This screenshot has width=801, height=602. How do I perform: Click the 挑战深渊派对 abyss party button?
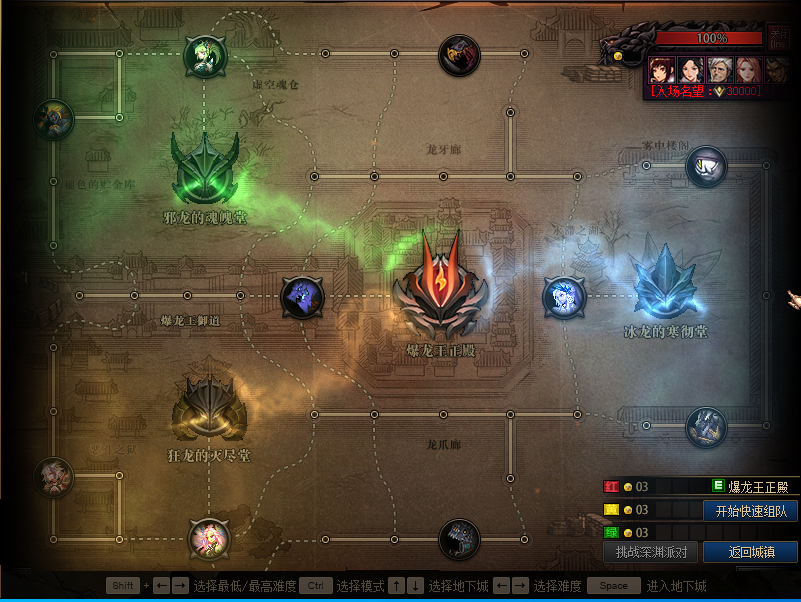click(x=650, y=552)
